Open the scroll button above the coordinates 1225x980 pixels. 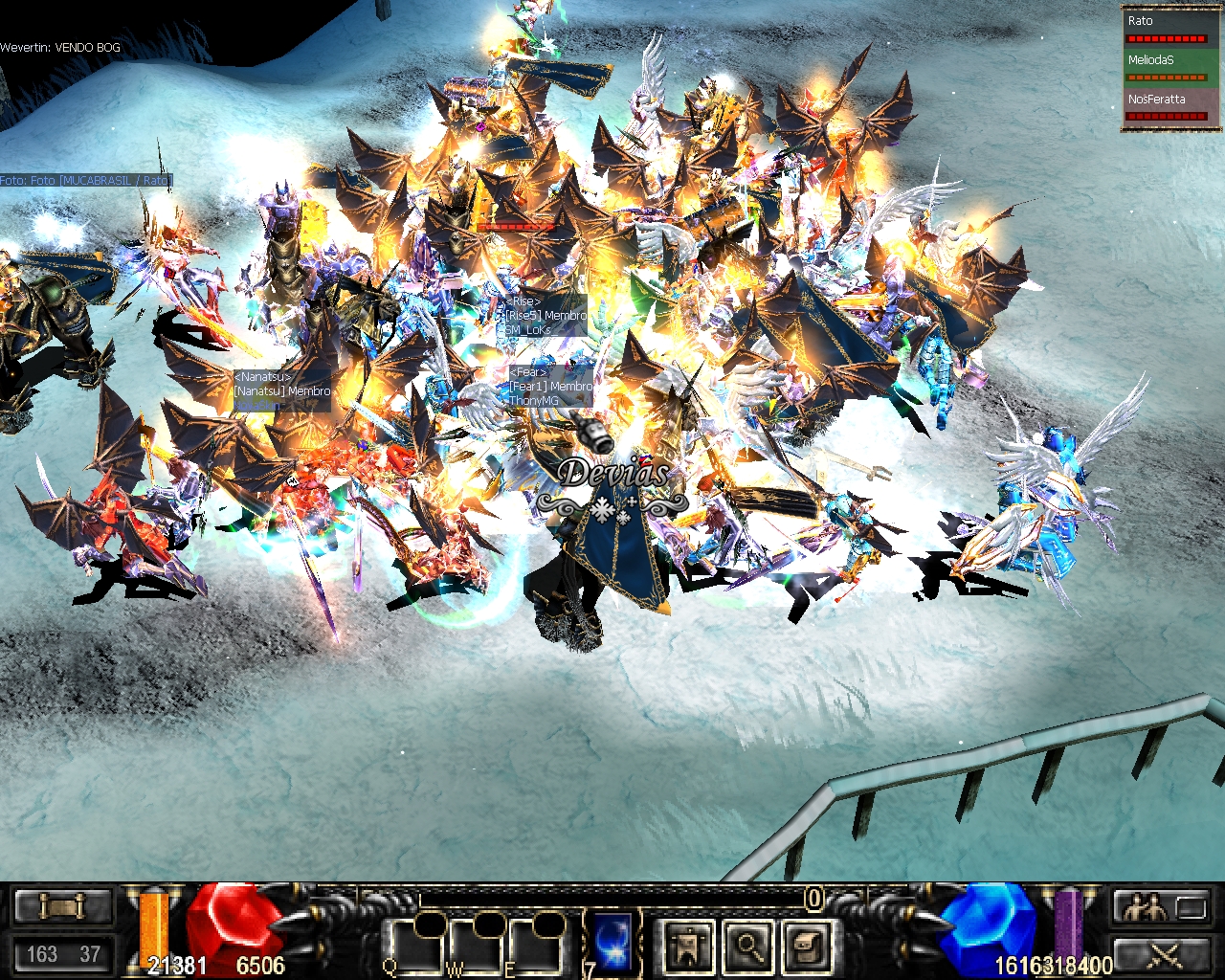pyautogui.click(x=63, y=906)
